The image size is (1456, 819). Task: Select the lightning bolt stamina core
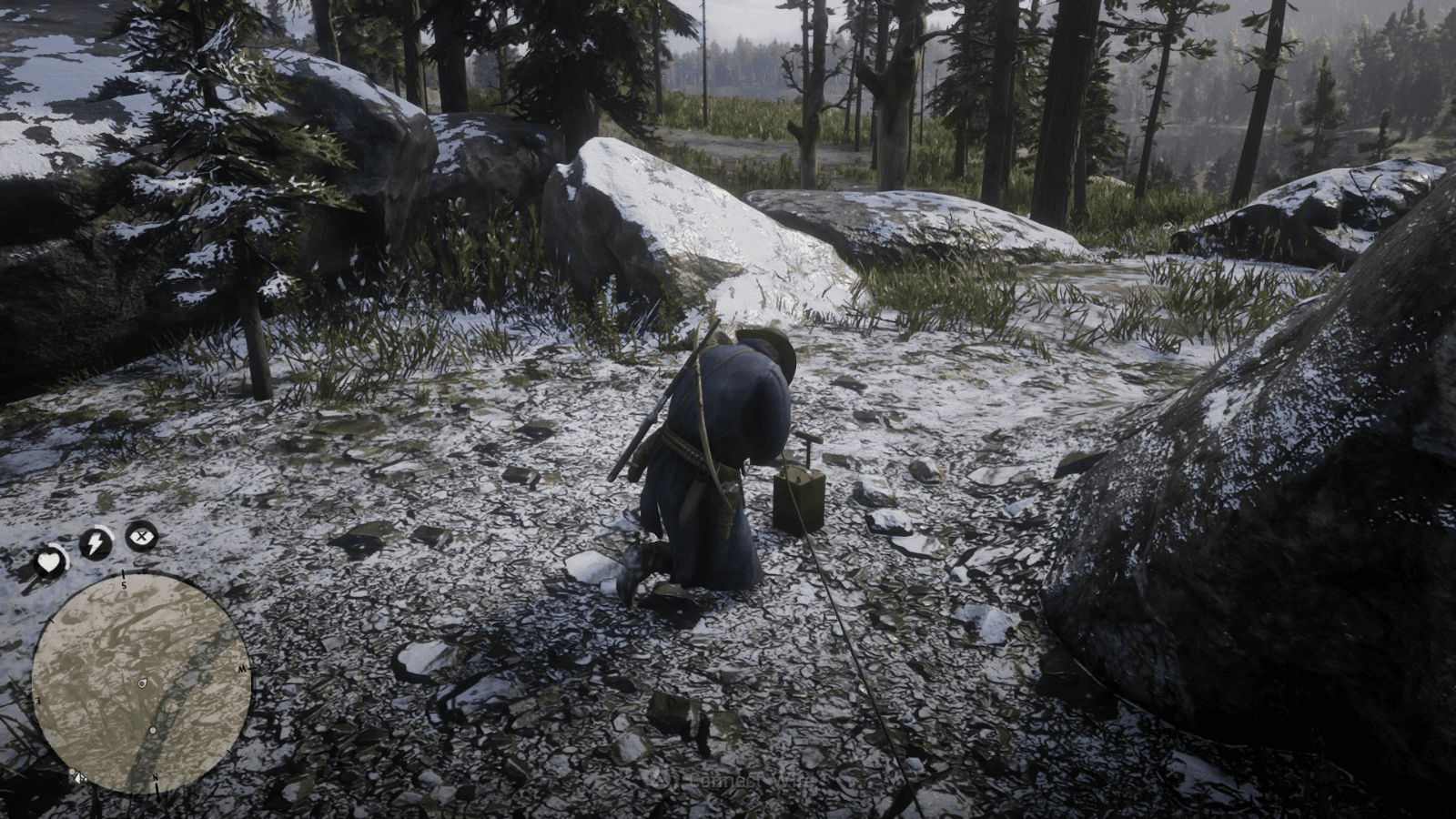(95, 541)
